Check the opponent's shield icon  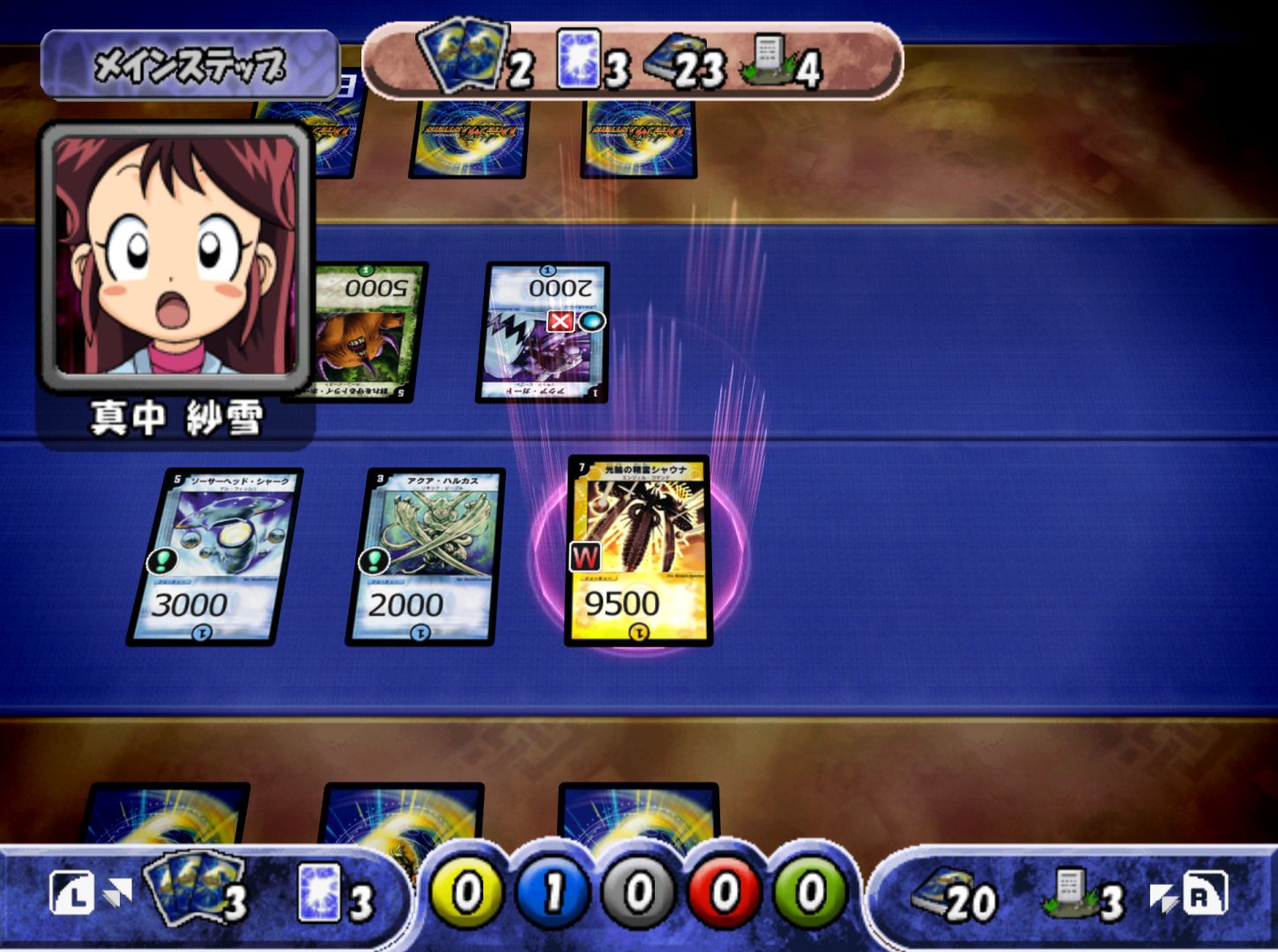(x=578, y=60)
